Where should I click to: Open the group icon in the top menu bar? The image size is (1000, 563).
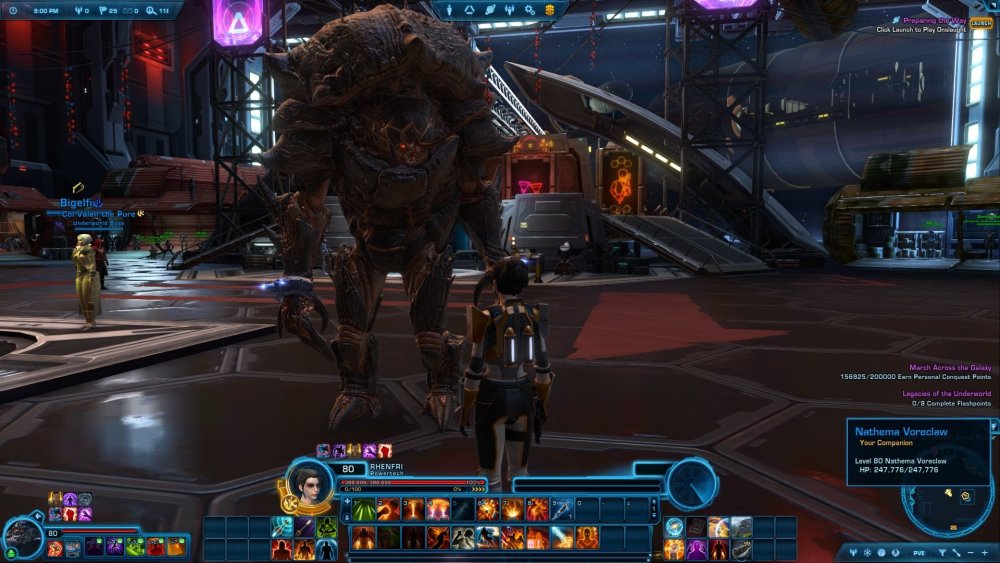coord(511,9)
